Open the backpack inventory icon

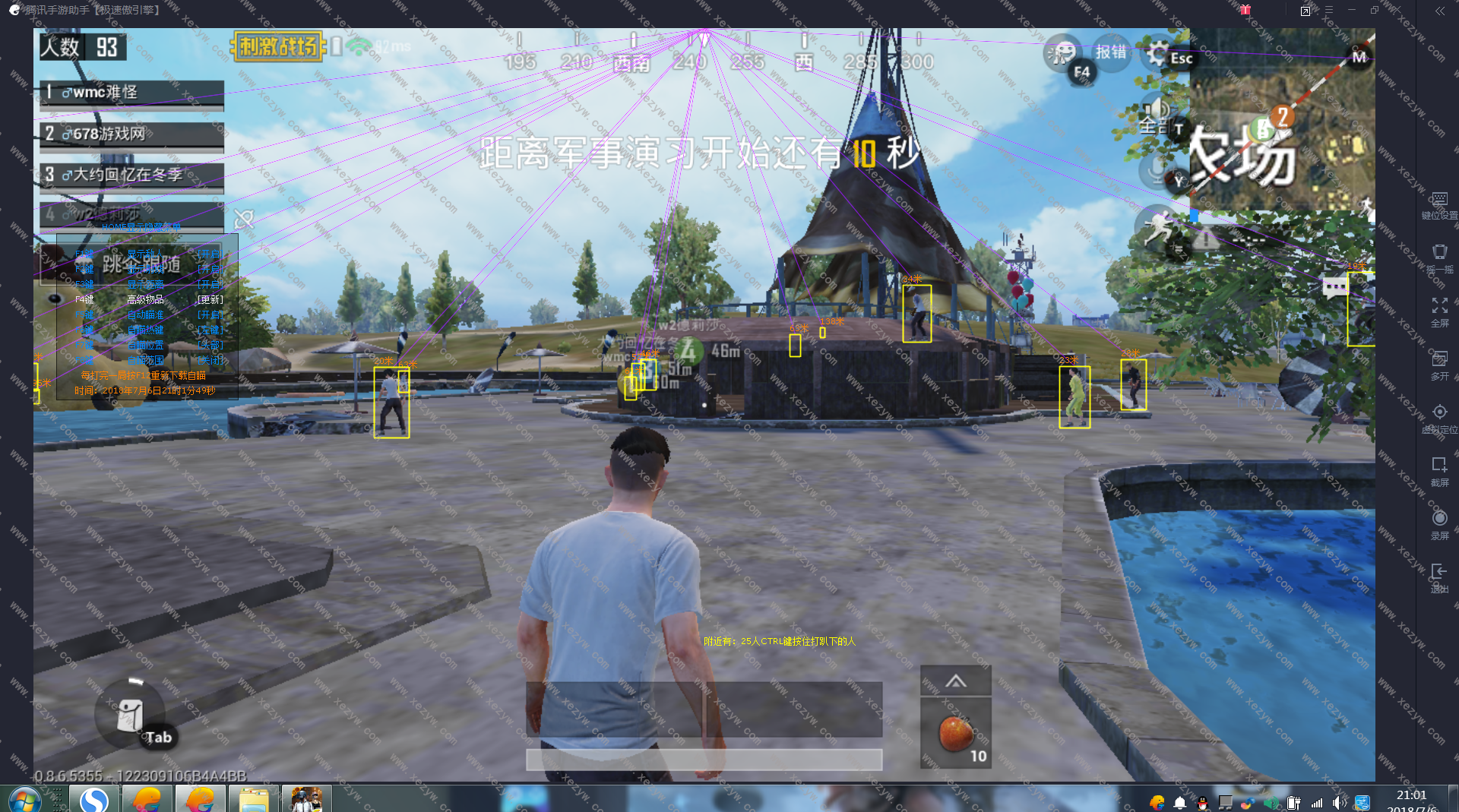tap(130, 714)
